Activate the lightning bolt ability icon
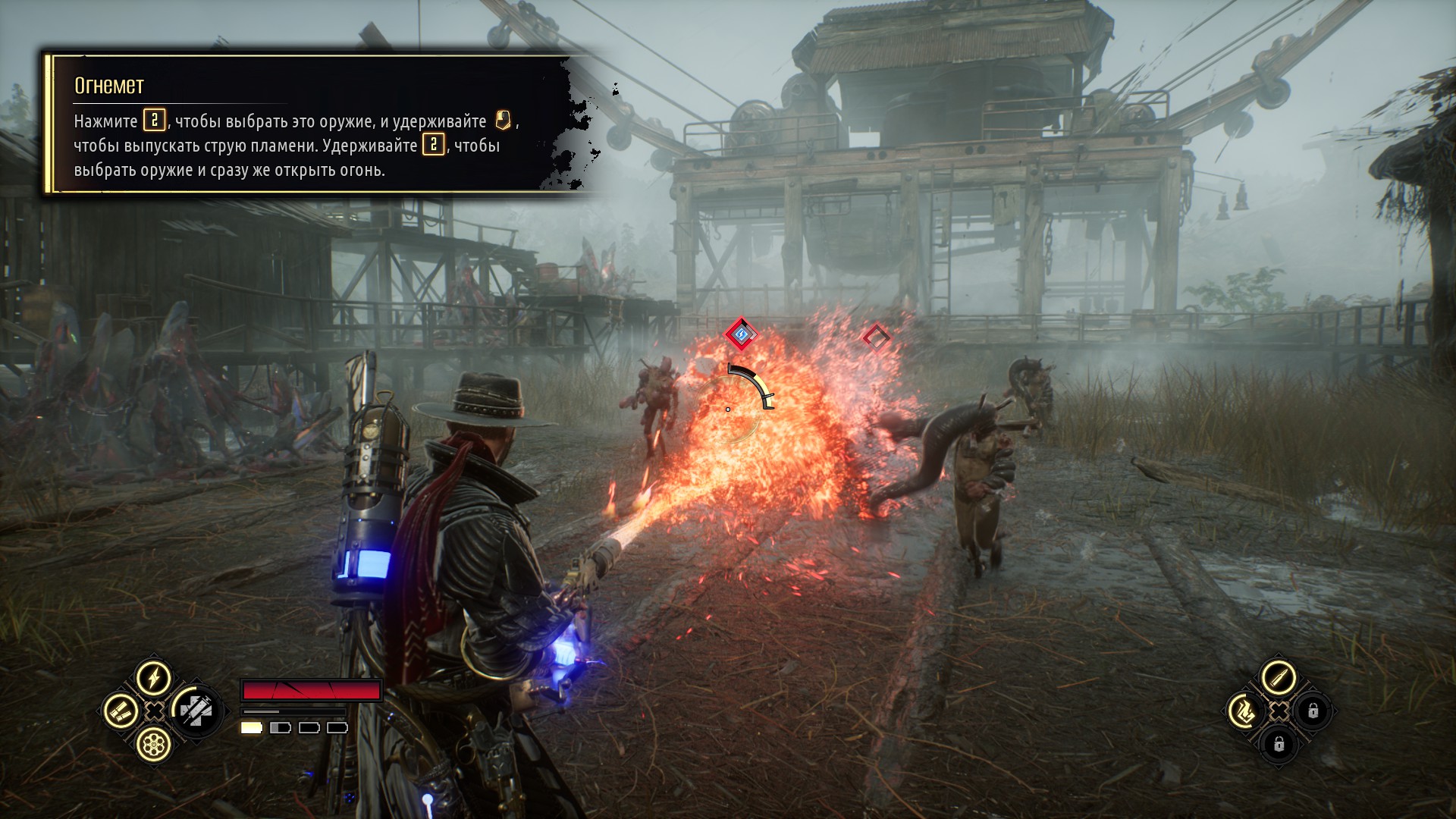 click(x=154, y=677)
